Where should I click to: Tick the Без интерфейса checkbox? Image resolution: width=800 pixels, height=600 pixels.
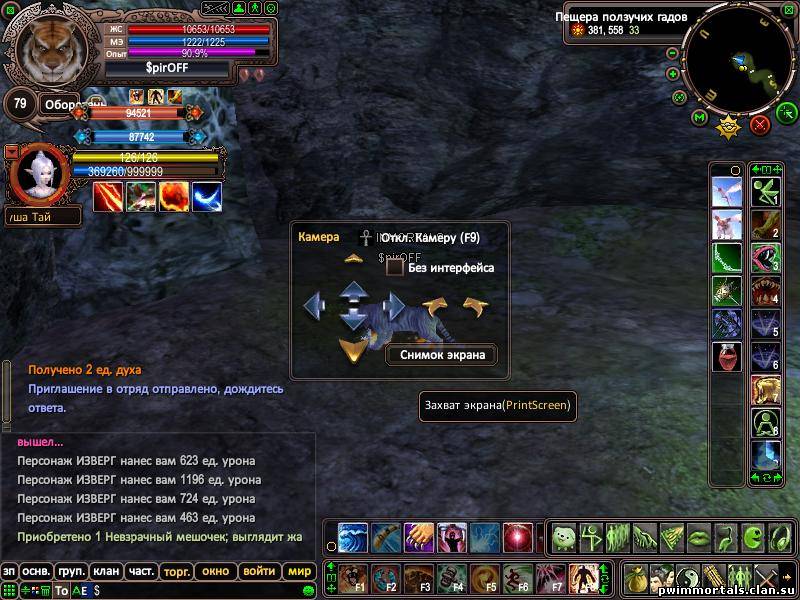395,268
